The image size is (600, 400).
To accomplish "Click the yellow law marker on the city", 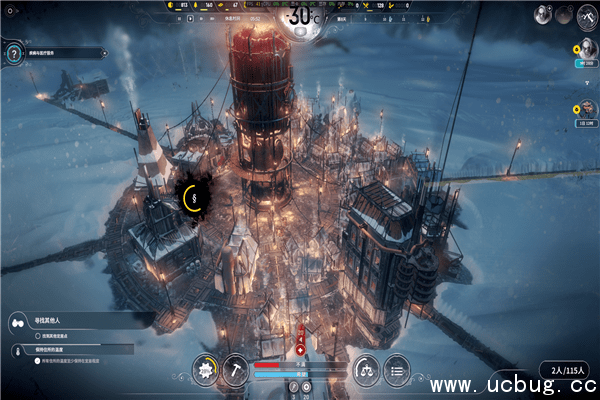I will click(x=192, y=198).
